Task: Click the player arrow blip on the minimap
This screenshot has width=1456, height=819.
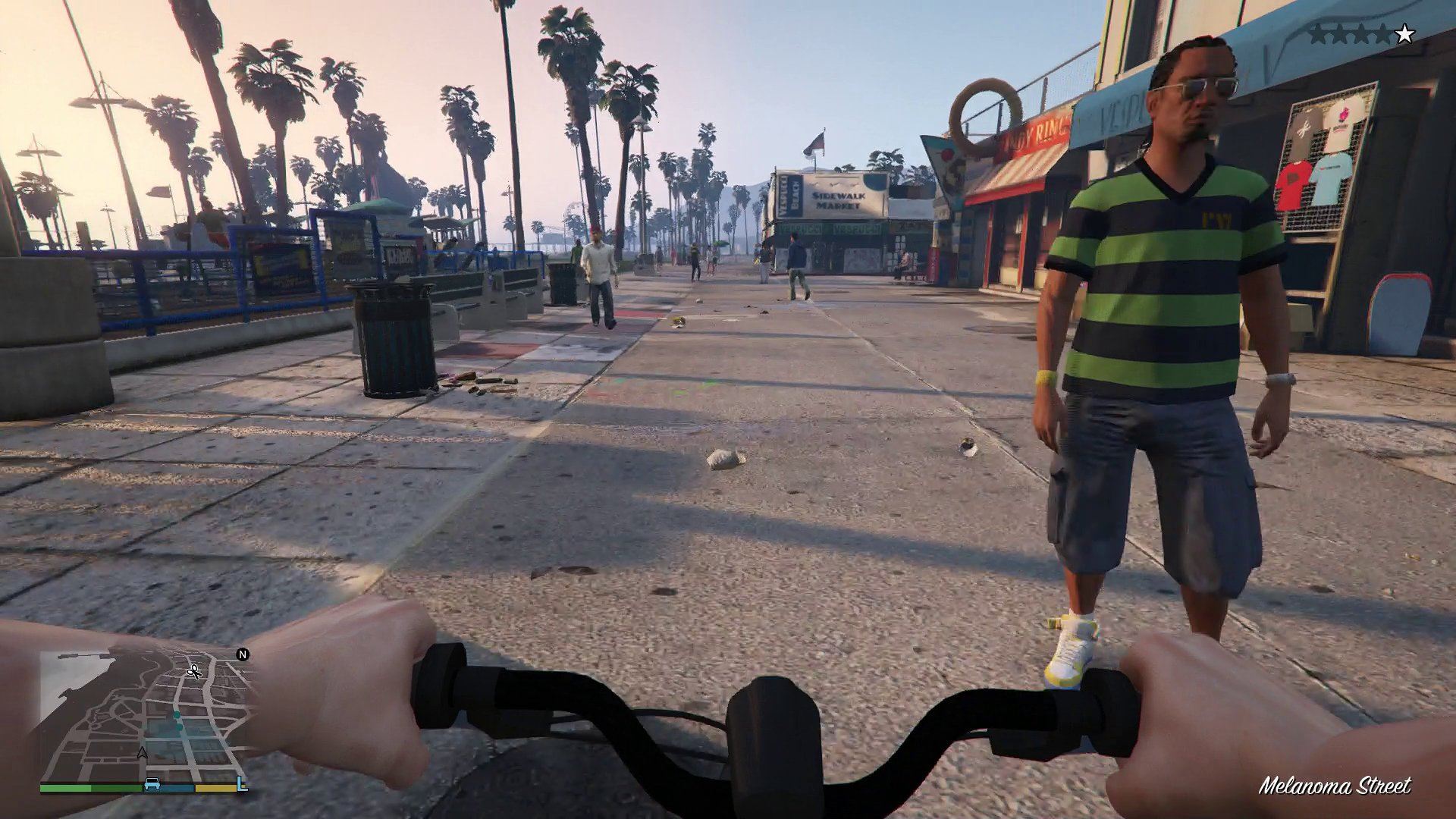Action: [x=143, y=752]
